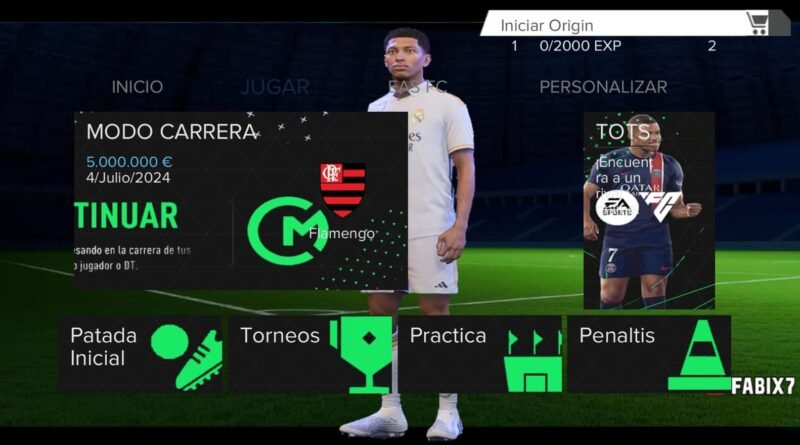Start a Patada Inicial match
Screen dimensions: 800x445
click(141, 354)
